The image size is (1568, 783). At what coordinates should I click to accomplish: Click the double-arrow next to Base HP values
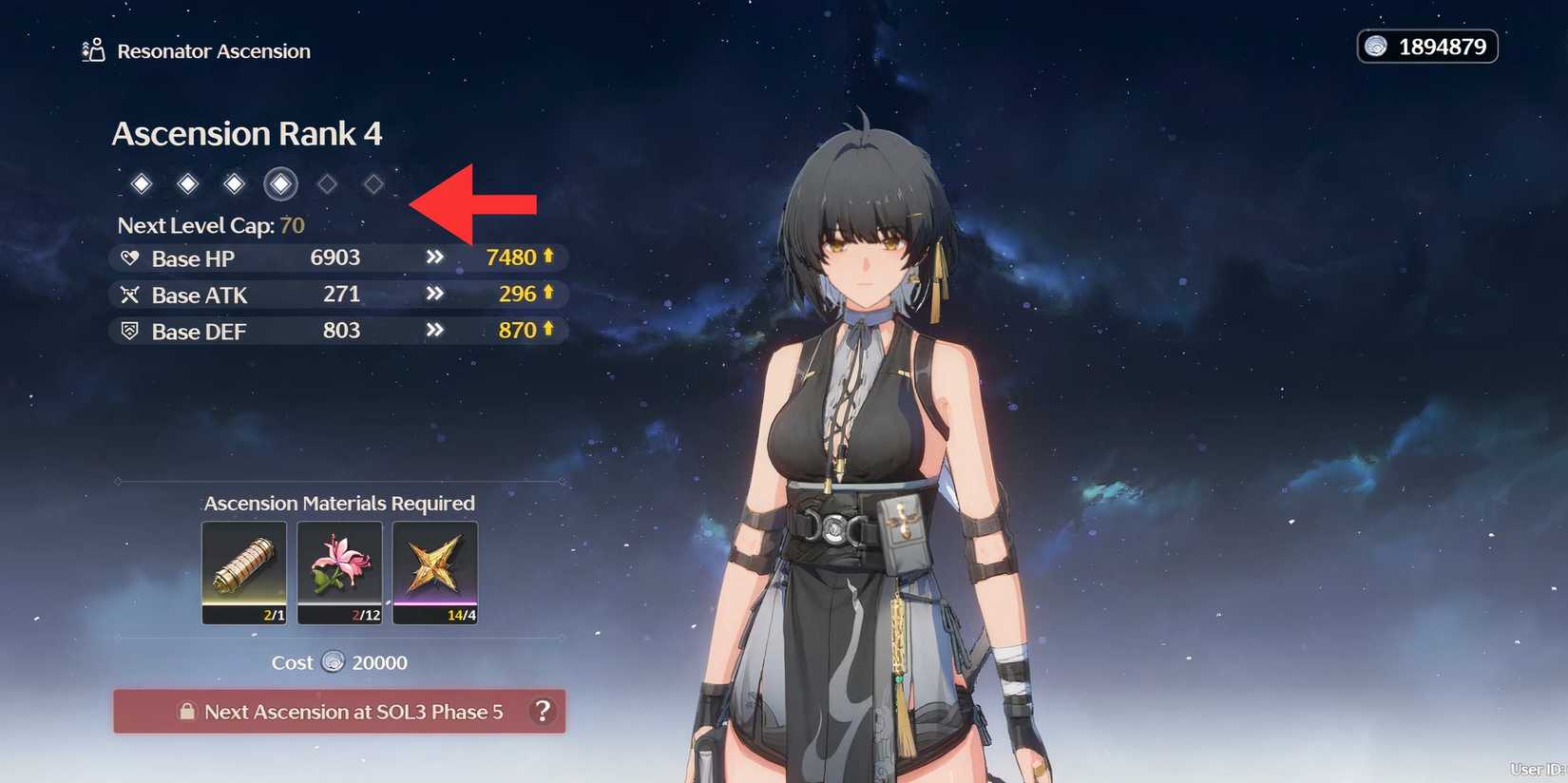[x=434, y=258]
